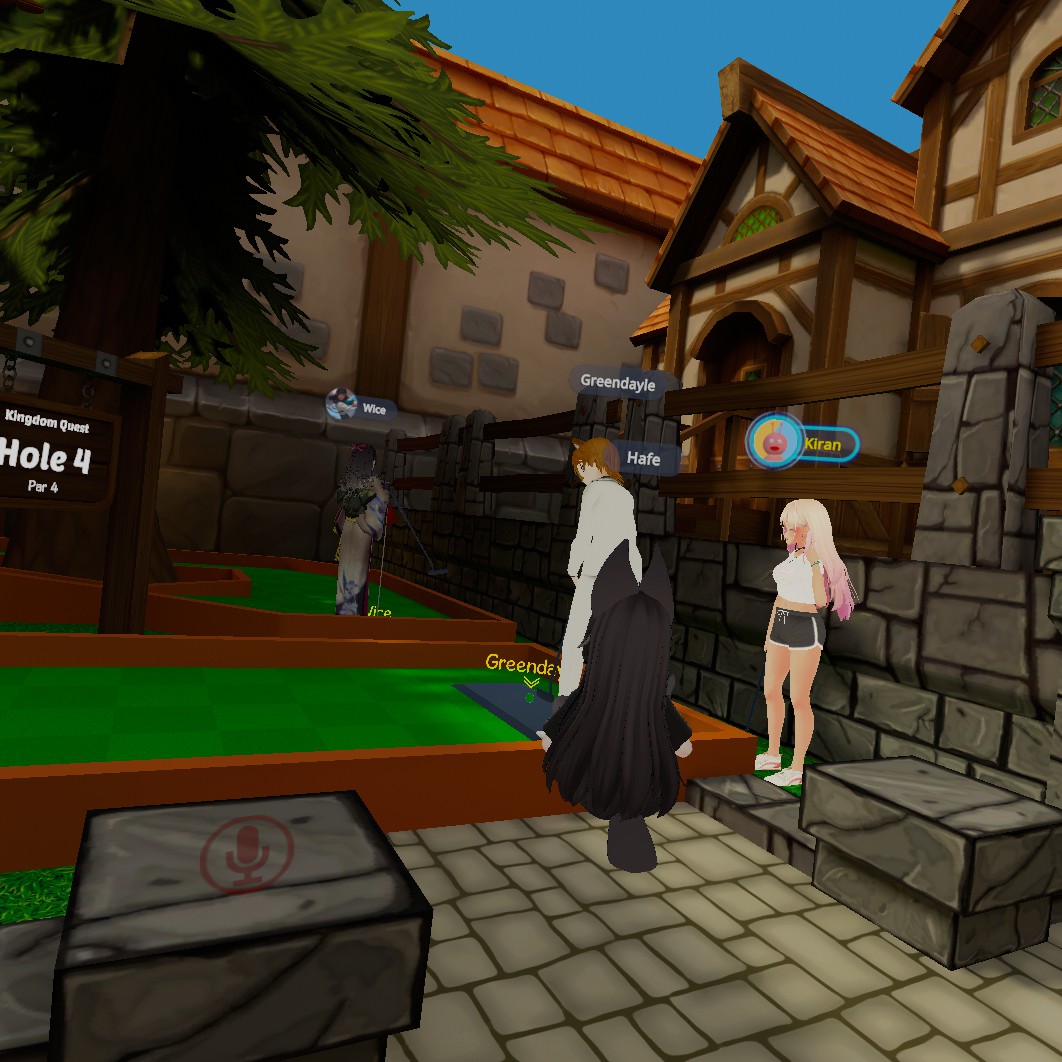Viewport: 1062px width, 1062px height.
Task: Select the Hafe player nameplate
Action: pos(643,458)
